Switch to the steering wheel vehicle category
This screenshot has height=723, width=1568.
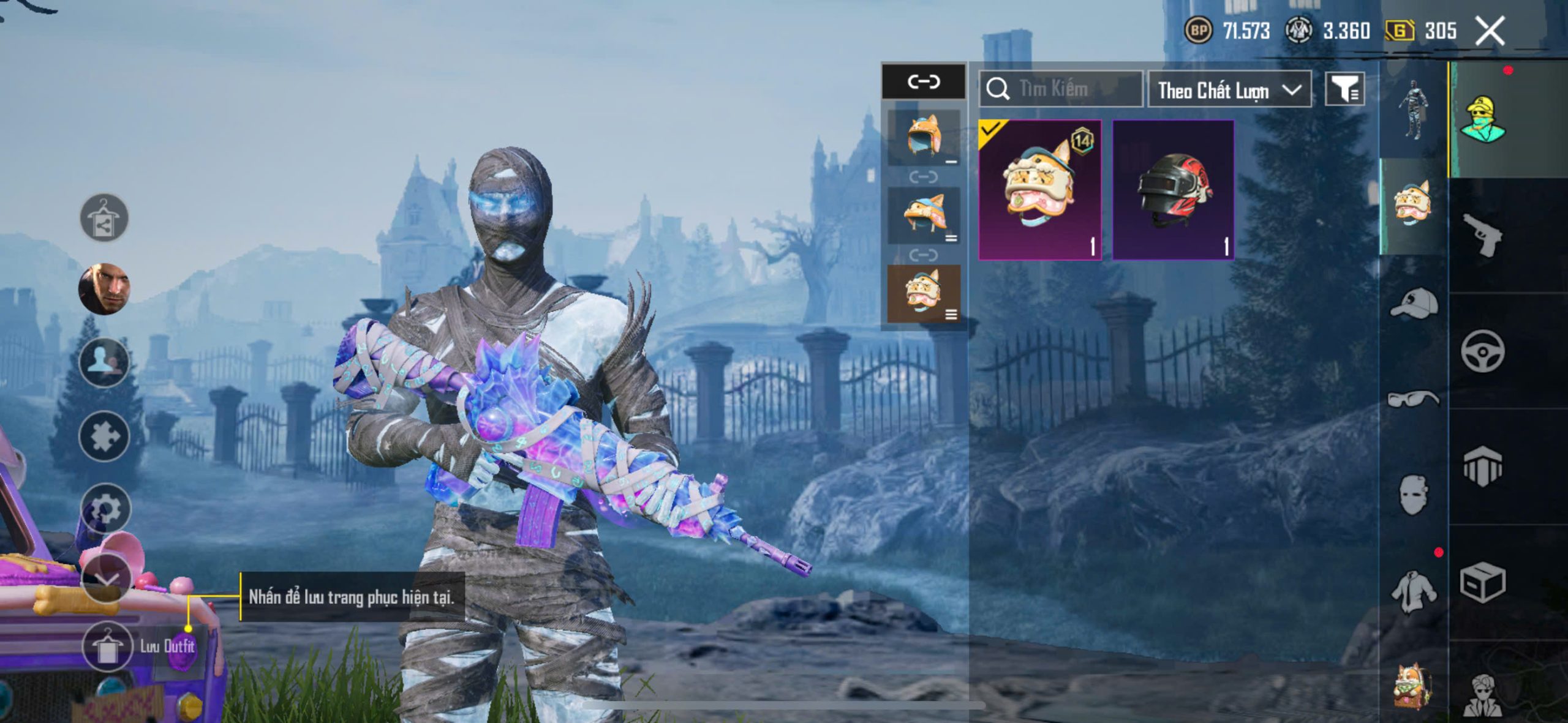click(1482, 351)
